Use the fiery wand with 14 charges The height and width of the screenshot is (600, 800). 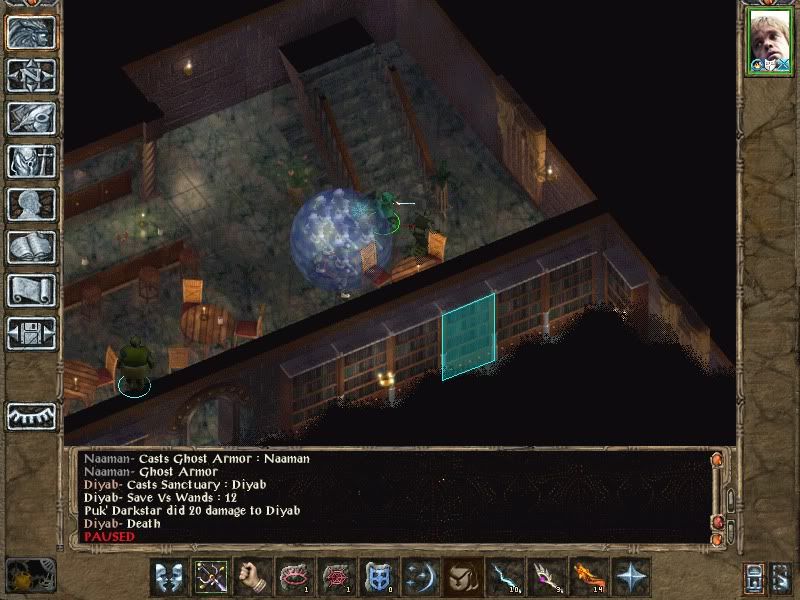click(x=589, y=577)
